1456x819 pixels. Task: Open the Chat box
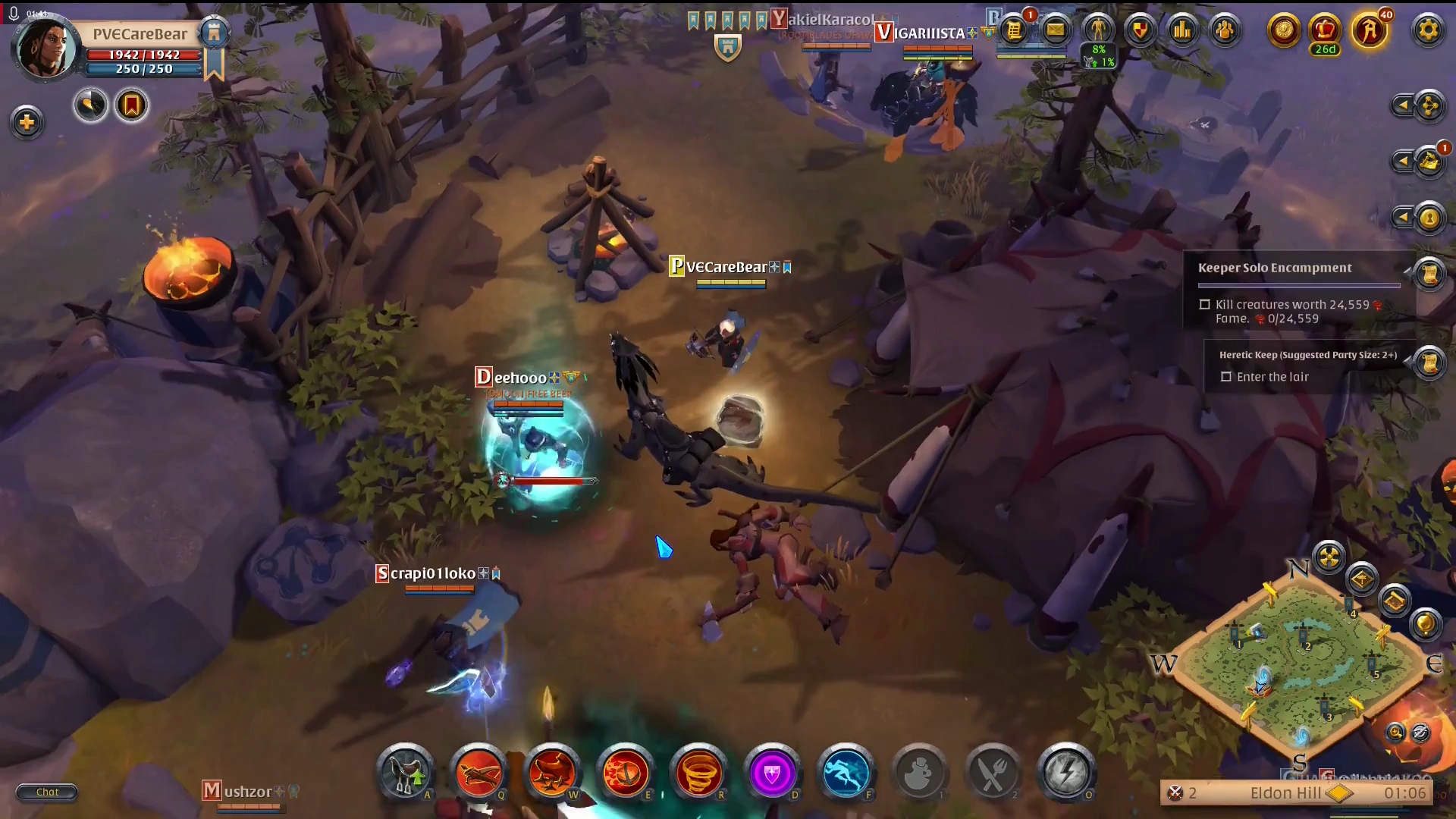47,792
